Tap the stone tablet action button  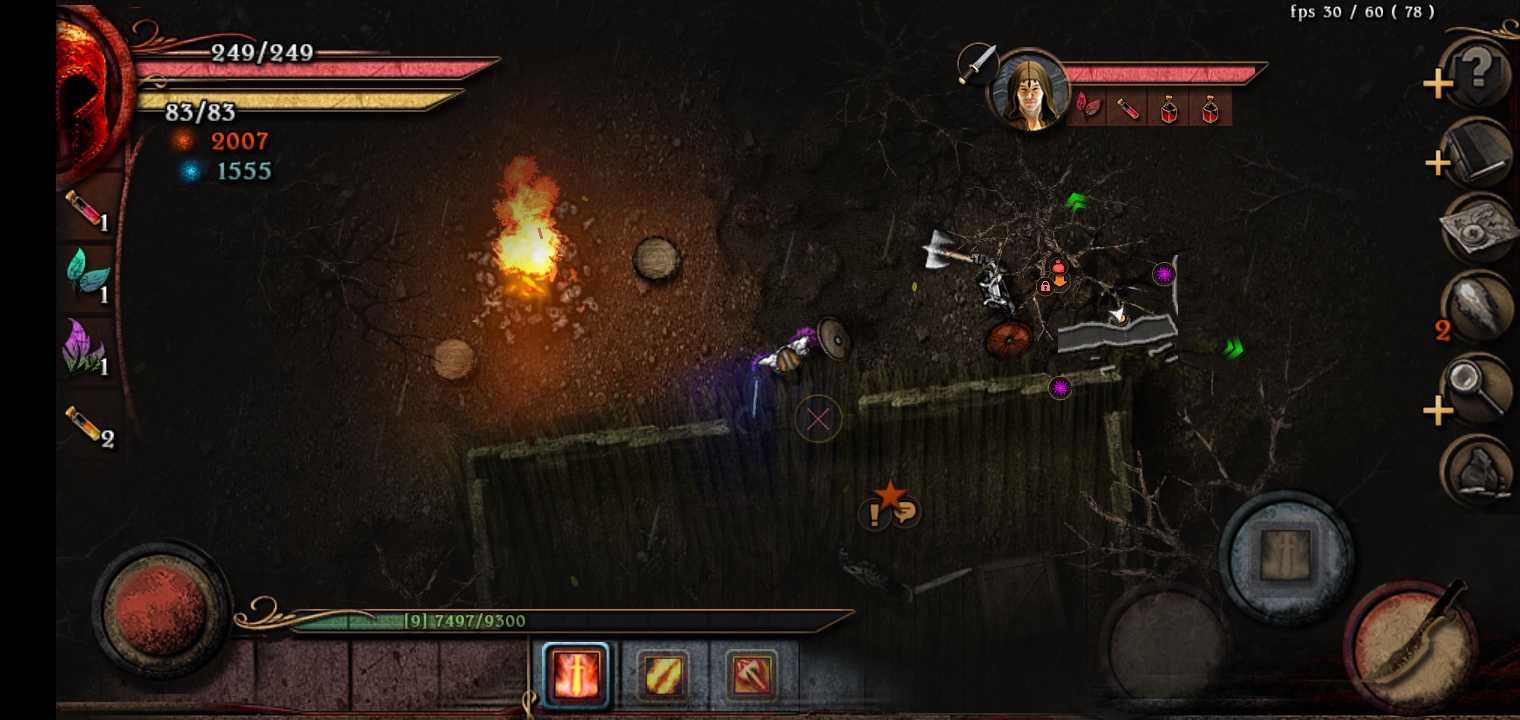[1285, 555]
